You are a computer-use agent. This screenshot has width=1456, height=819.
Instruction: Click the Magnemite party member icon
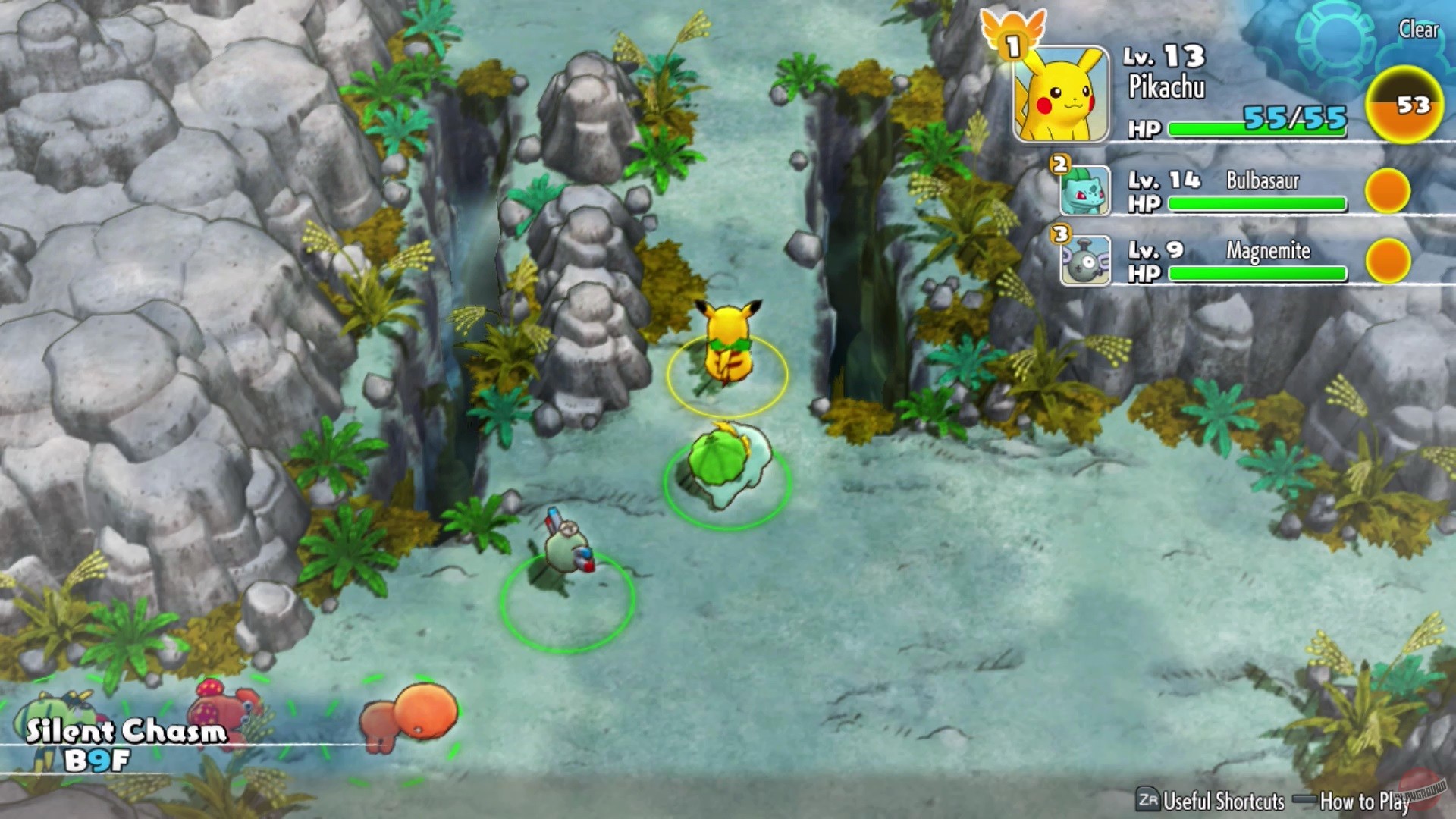click(x=1086, y=262)
